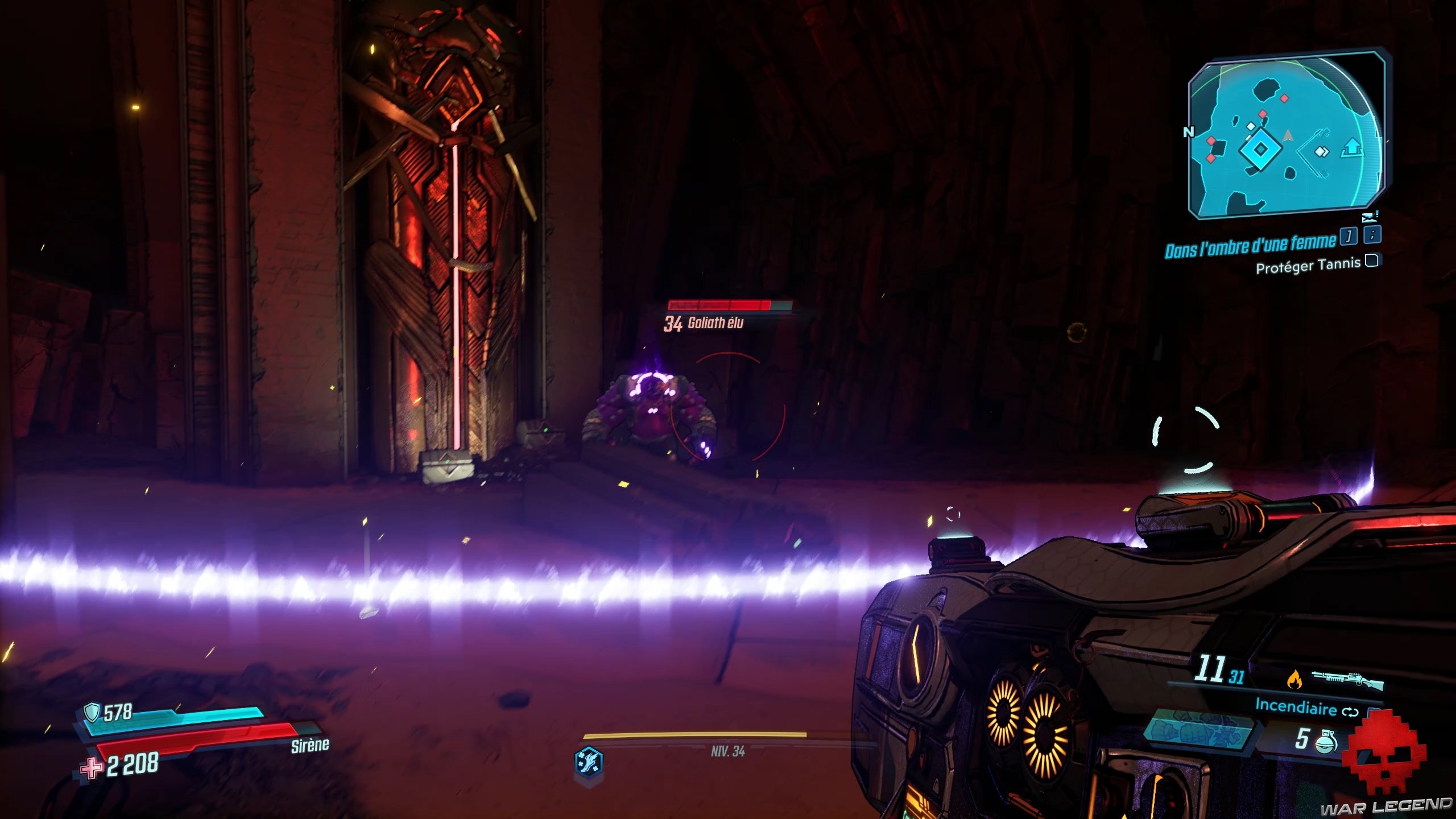Select the "Dans l'ombre d'une femme" quest tracker
1456x819 pixels.
[x=1250, y=246]
